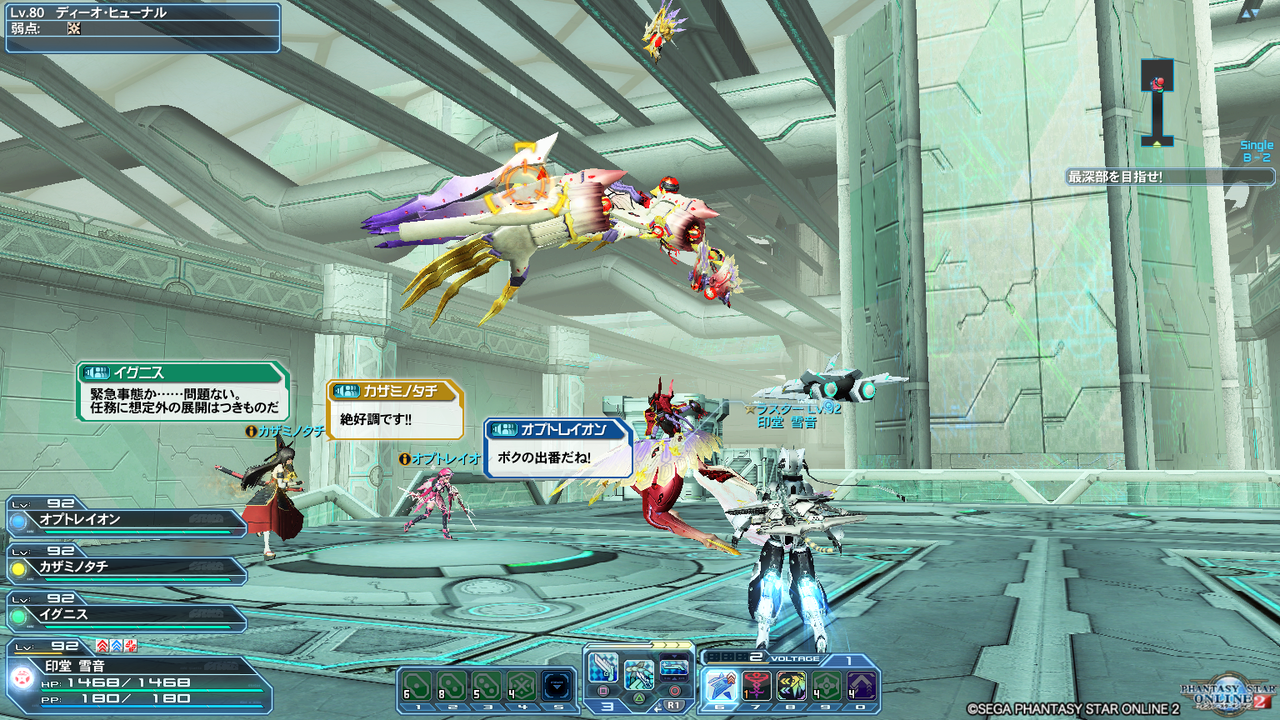Click the blue defense buff arrow icon
This screenshot has height=720, width=1280.
pyautogui.click(x=116, y=646)
